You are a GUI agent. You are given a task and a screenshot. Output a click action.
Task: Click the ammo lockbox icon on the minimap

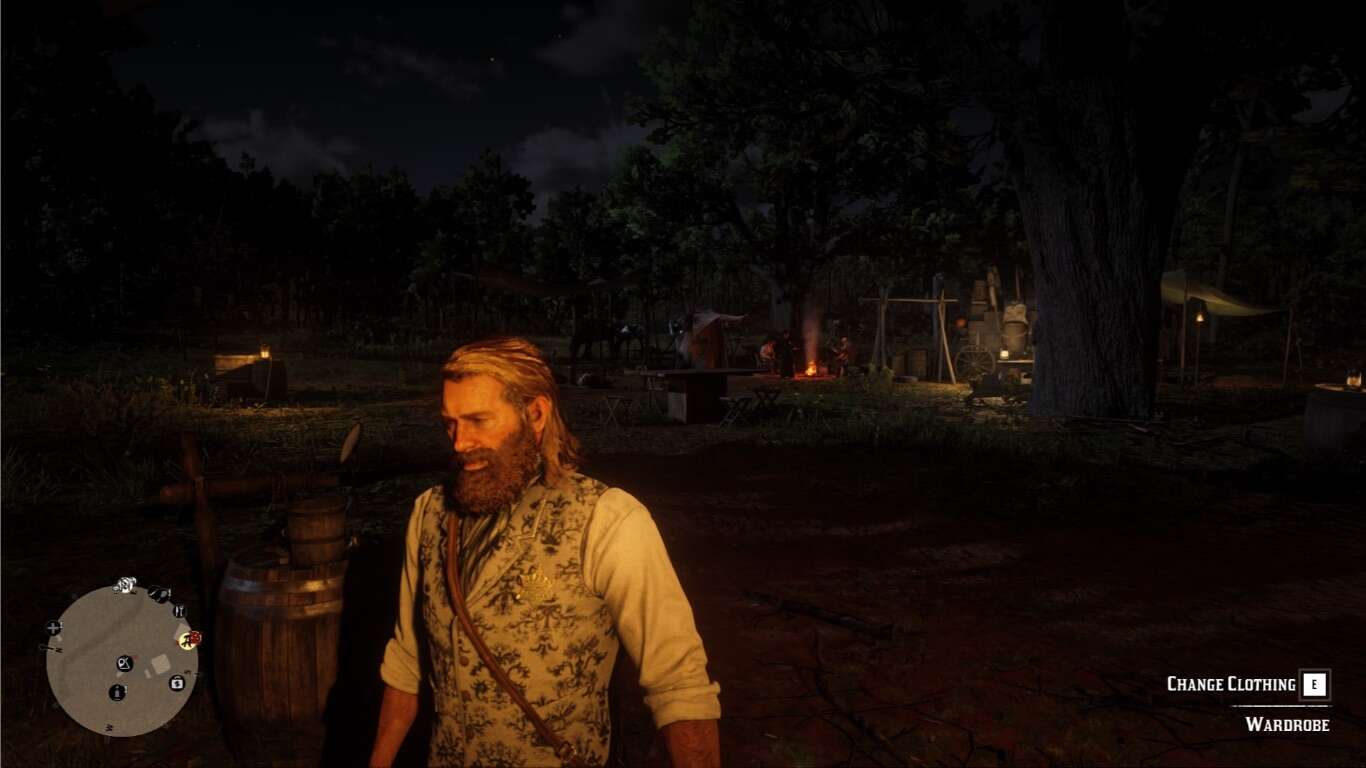point(177,683)
